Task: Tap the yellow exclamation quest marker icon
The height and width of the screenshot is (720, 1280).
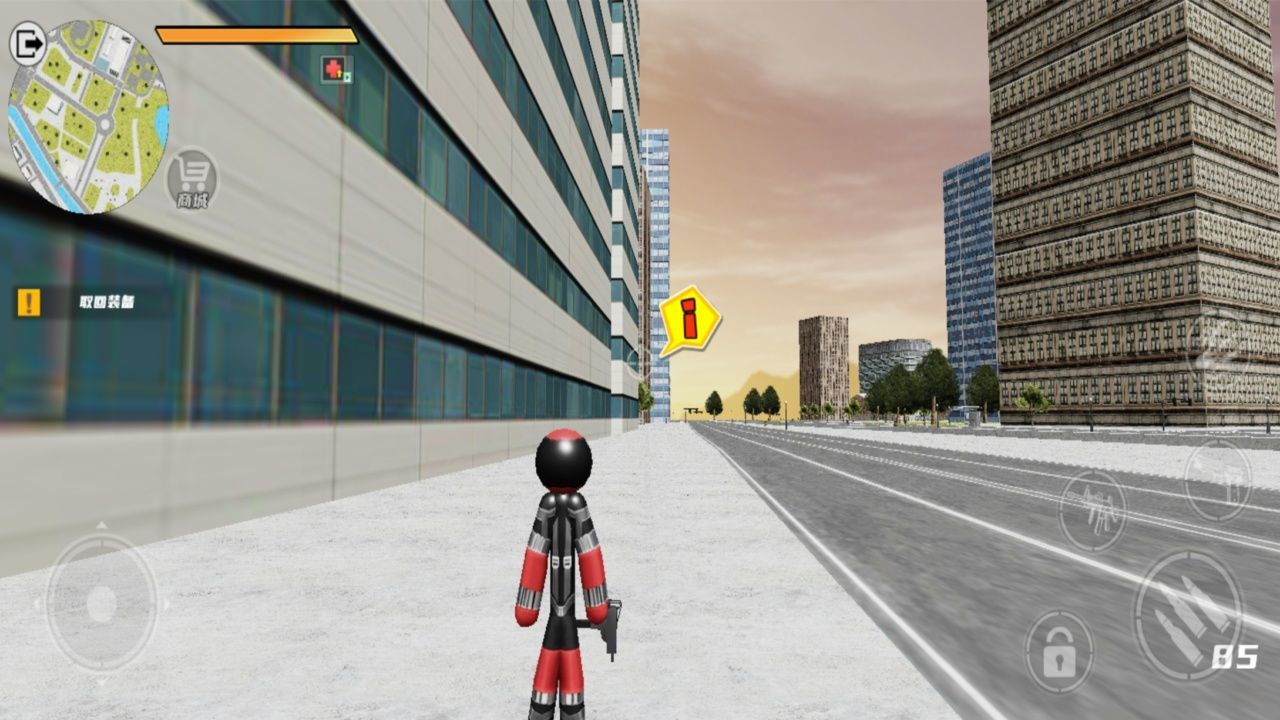Action: point(27,300)
